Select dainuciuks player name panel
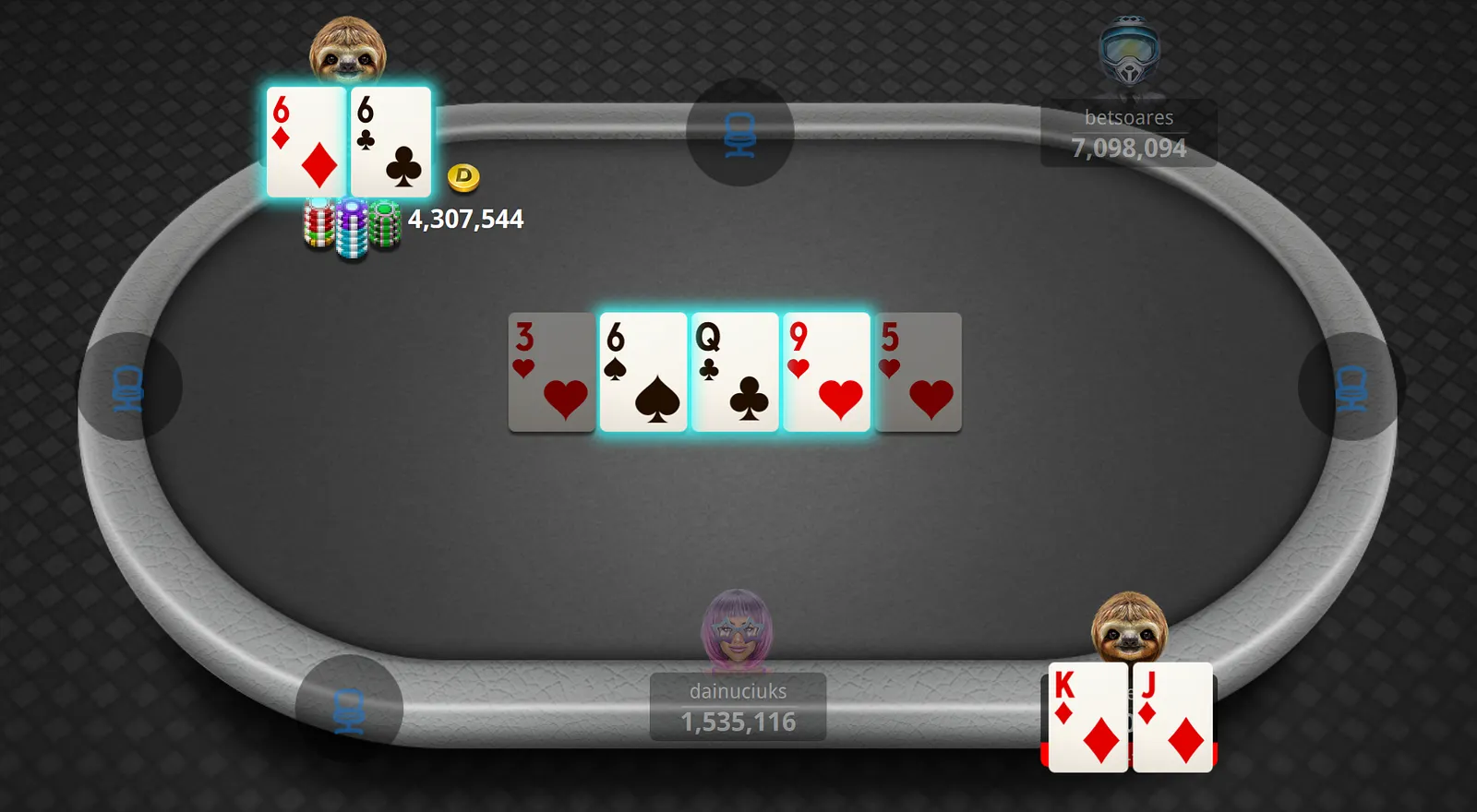Image resolution: width=1477 pixels, height=812 pixels. [x=738, y=707]
